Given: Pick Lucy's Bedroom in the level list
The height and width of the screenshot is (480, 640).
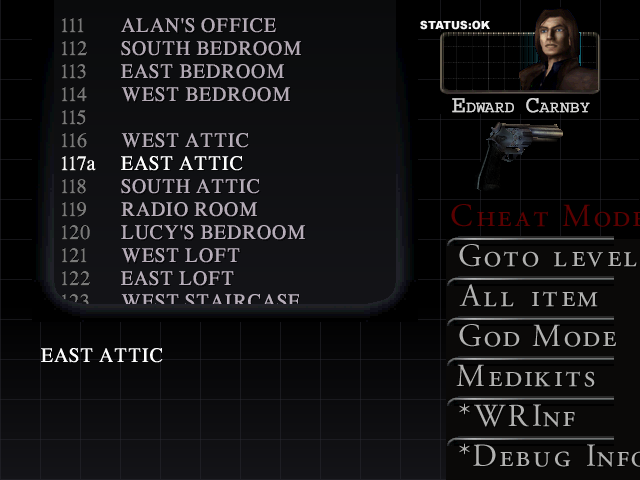Looking at the screenshot, I should 212,232.
